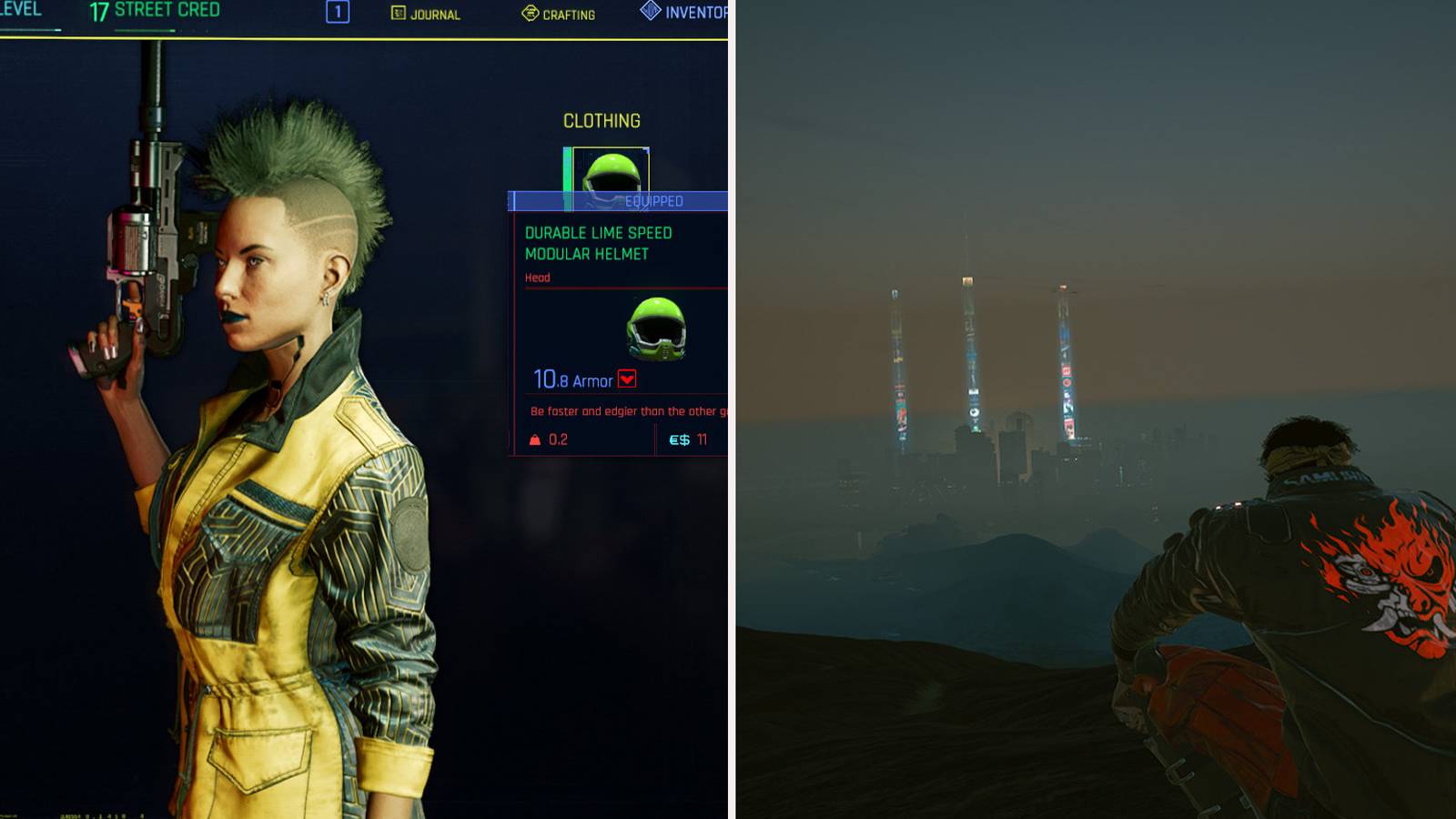Switch to the CRAFTING tab
The image size is (1456, 819).
coord(558,15)
